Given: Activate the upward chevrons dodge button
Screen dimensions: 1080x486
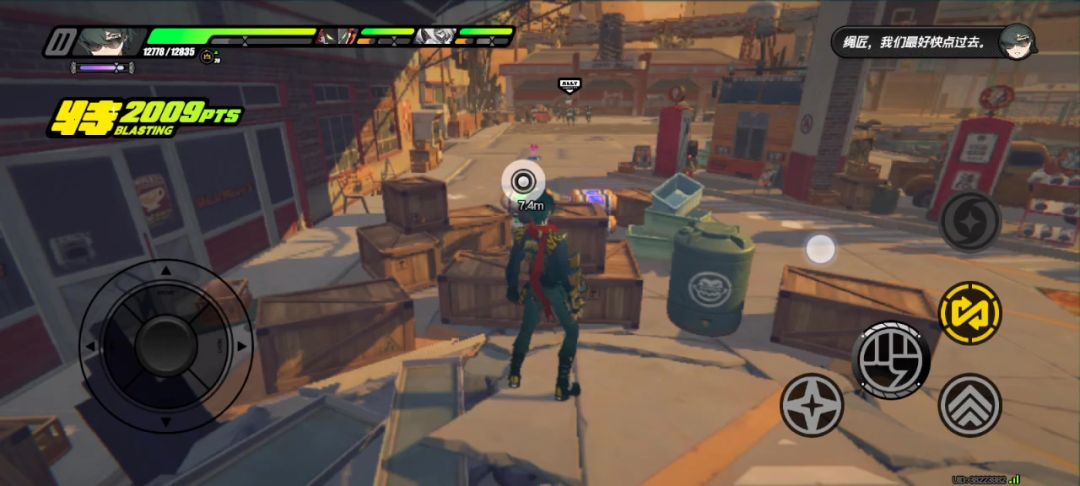Looking at the screenshot, I should [970, 405].
